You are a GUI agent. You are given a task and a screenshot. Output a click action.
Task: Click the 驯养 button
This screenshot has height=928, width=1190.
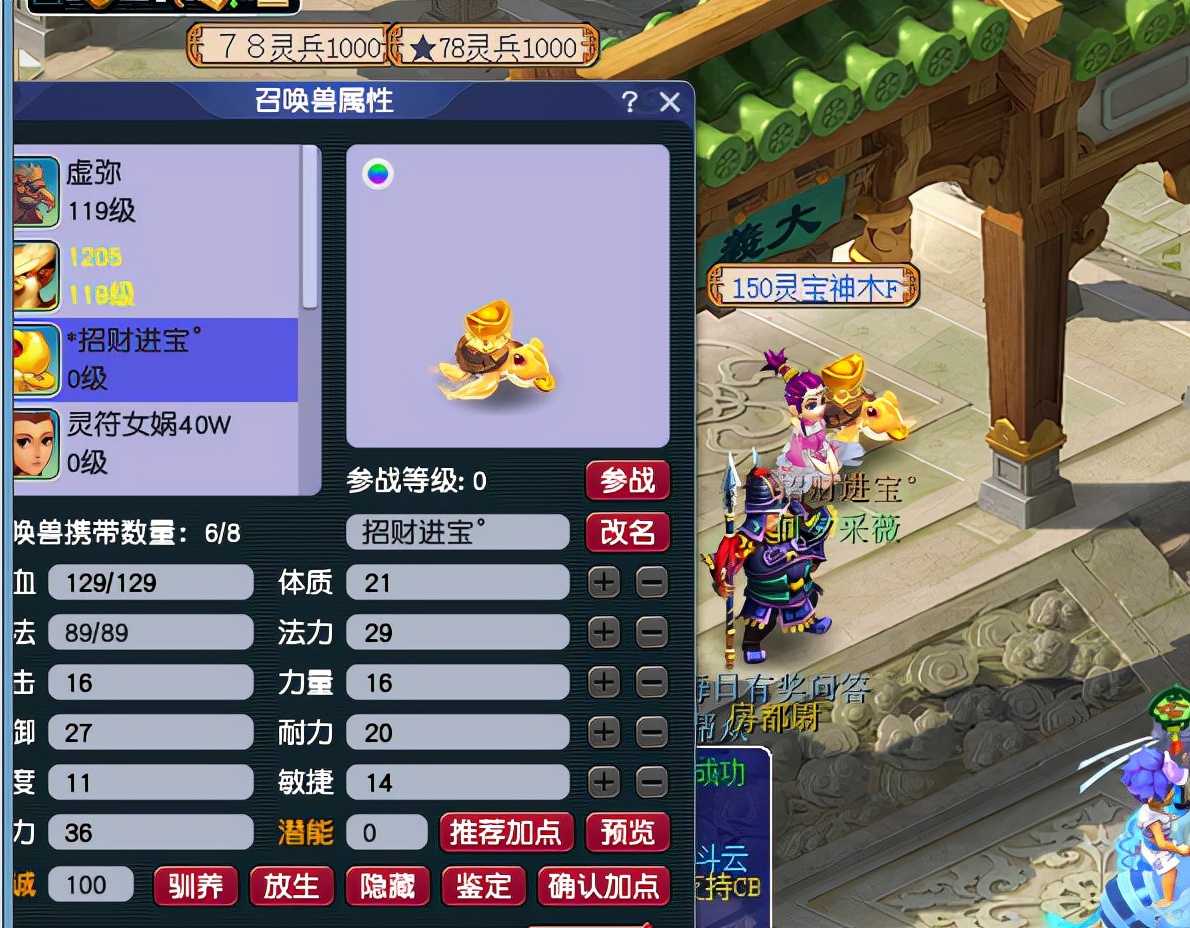pyautogui.click(x=196, y=886)
